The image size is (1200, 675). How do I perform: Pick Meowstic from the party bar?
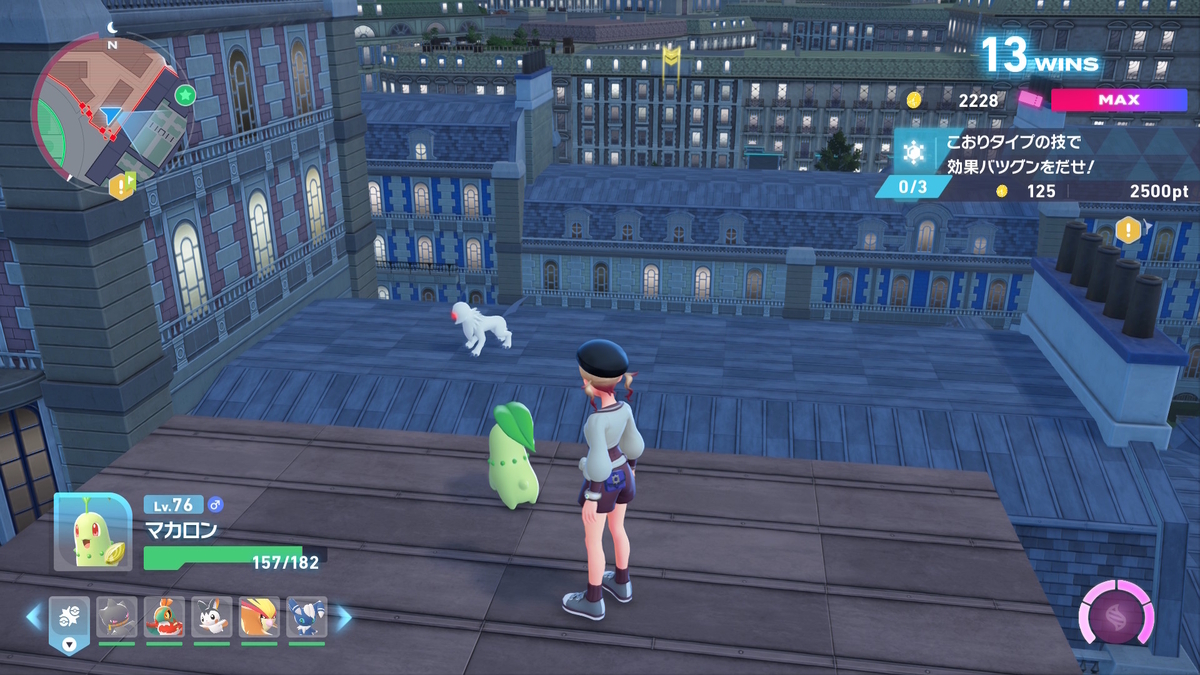pyautogui.click(x=306, y=618)
